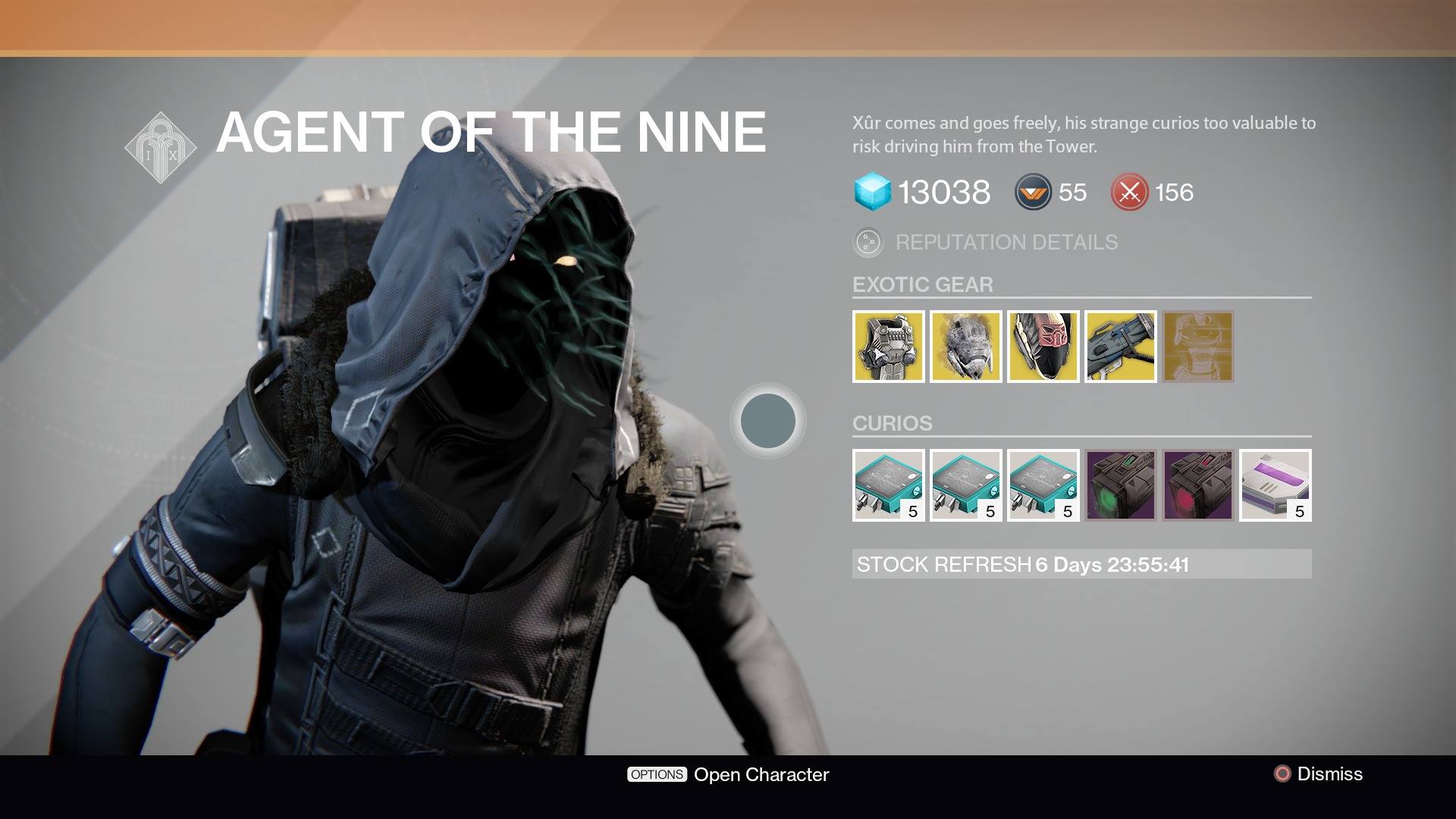This screenshot has height=819, width=1456.
Task: Click the Options prompt to Open Character
Action: point(657,774)
